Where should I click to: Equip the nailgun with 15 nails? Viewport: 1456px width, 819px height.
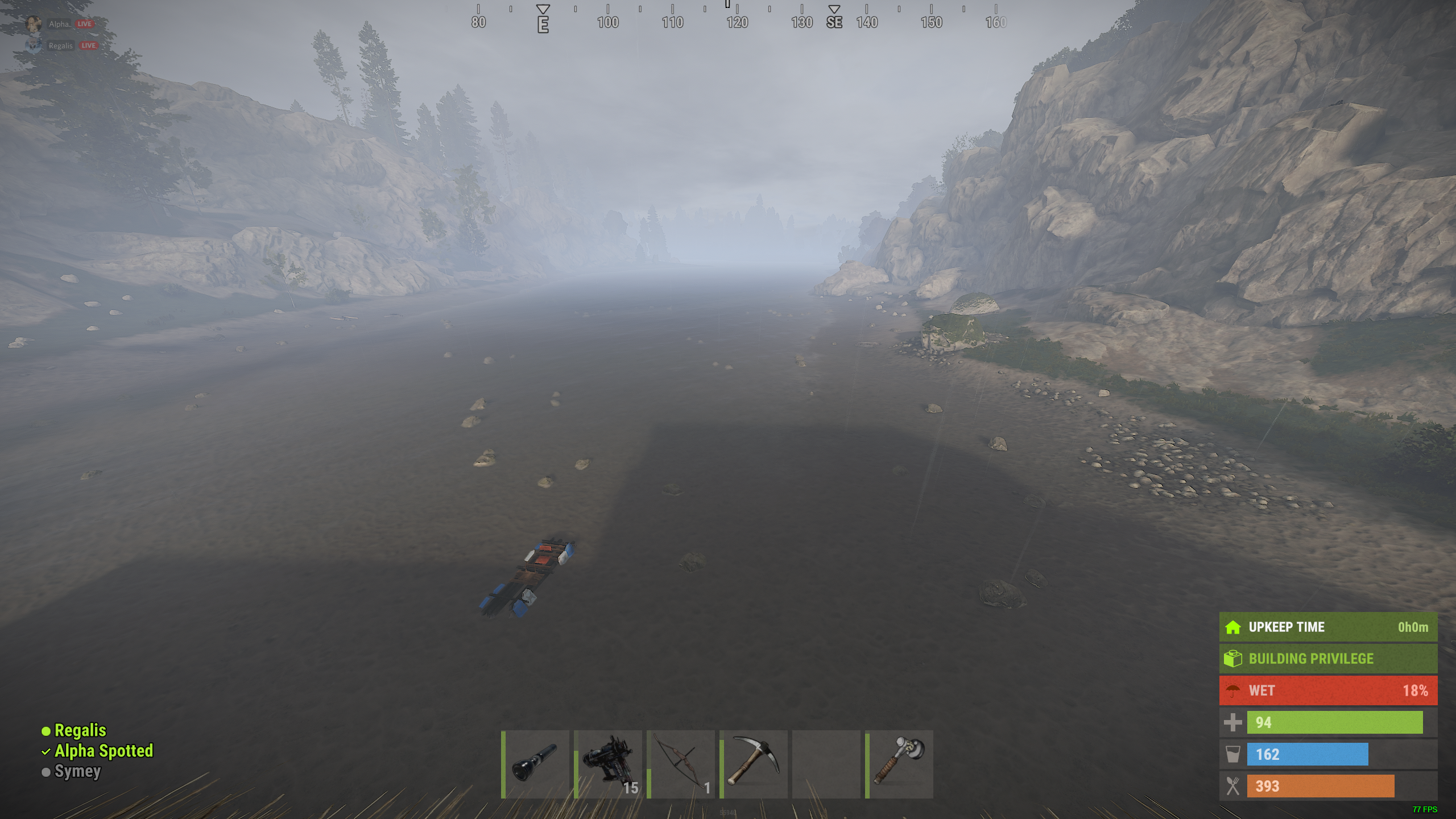(609, 764)
